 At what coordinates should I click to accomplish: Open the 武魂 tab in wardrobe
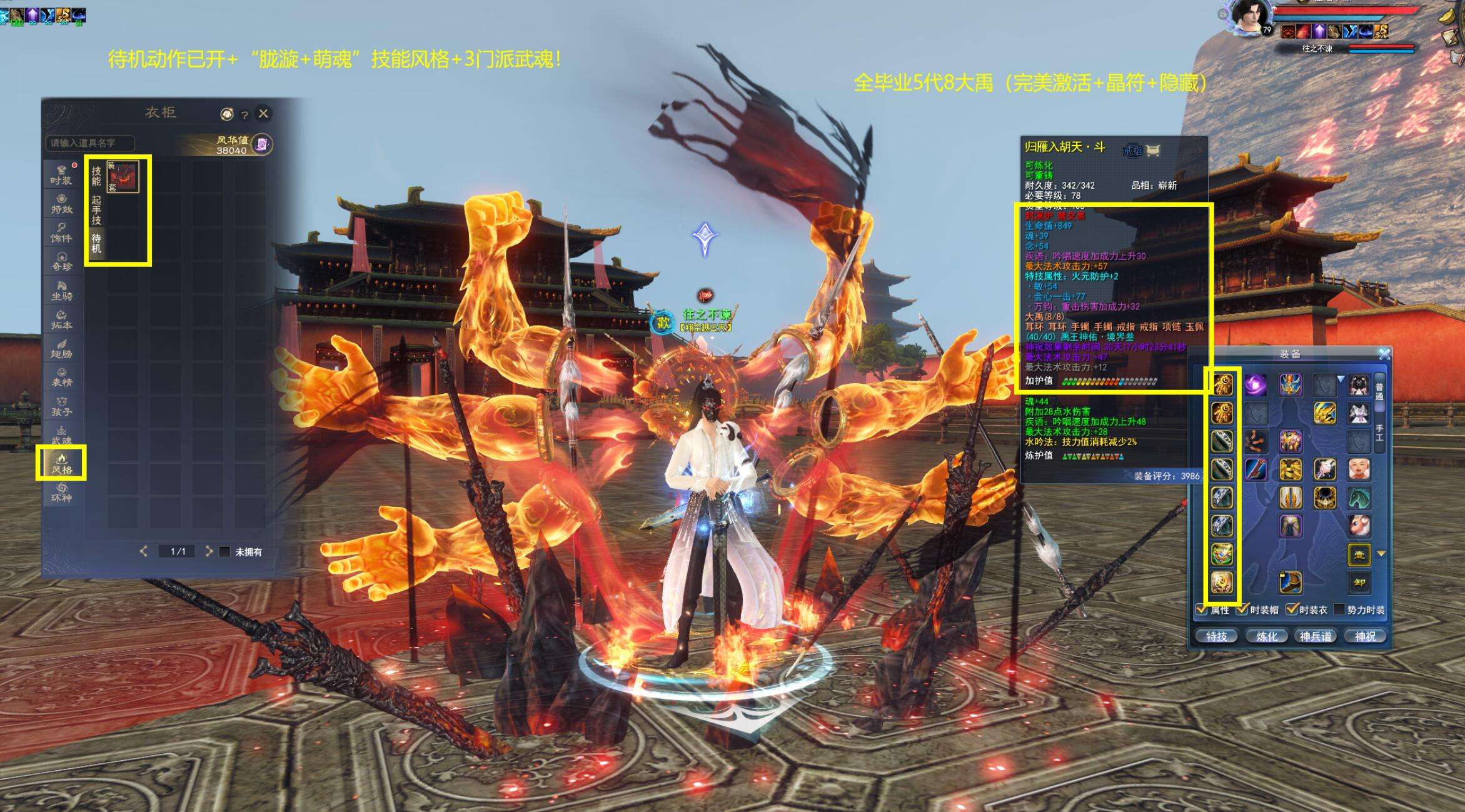pyautogui.click(x=61, y=435)
